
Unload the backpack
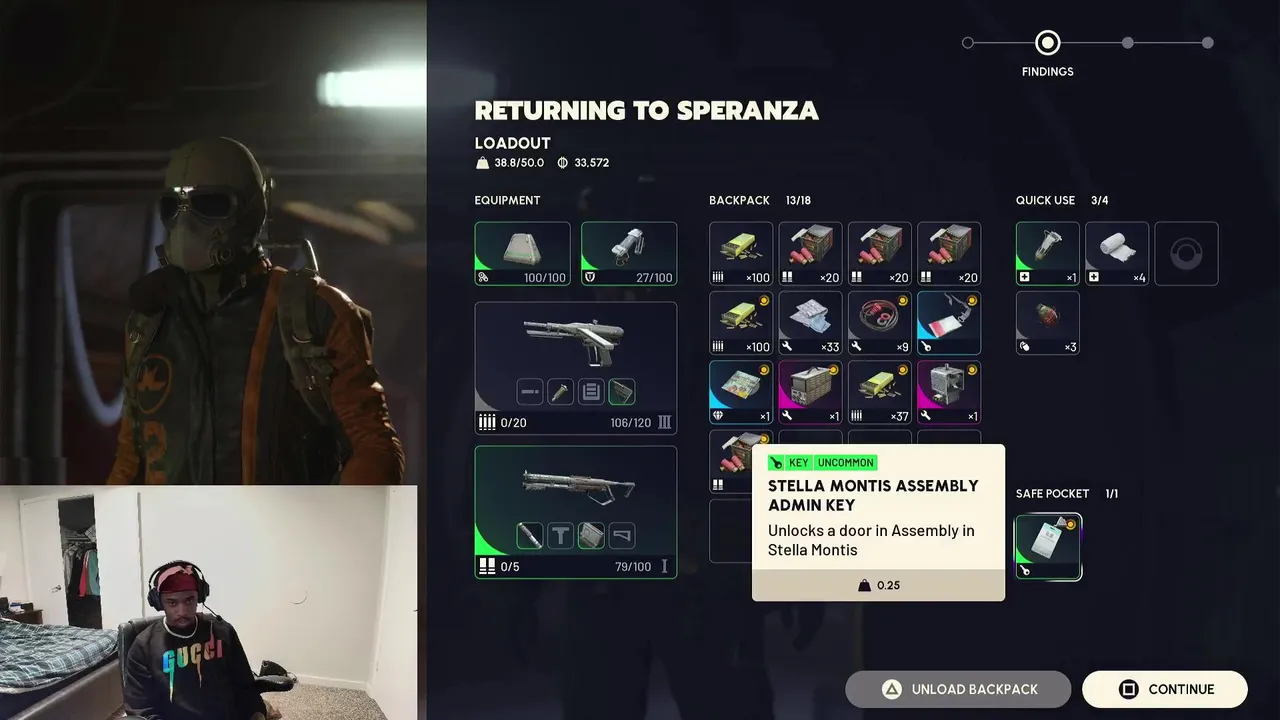[x=958, y=689]
